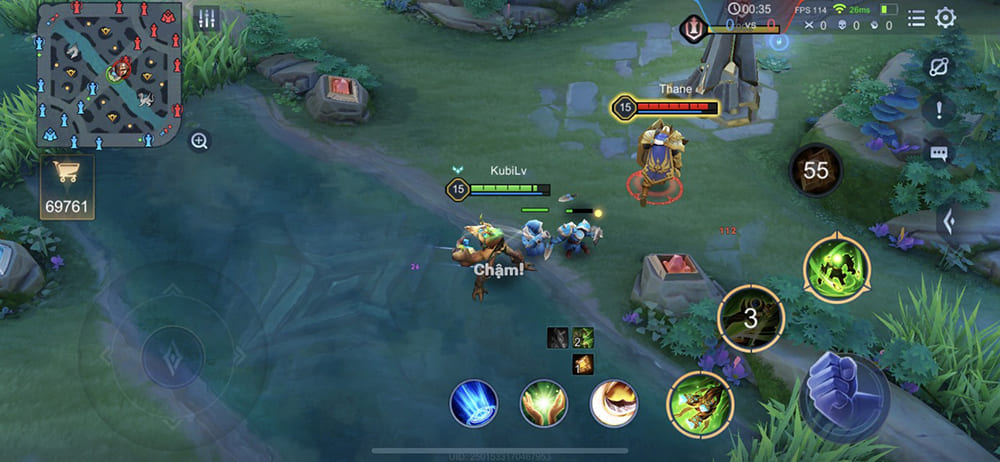The image size is (1000, 462).
Task: Open the chat speech-bubble button
Action: tap(939, 153)
